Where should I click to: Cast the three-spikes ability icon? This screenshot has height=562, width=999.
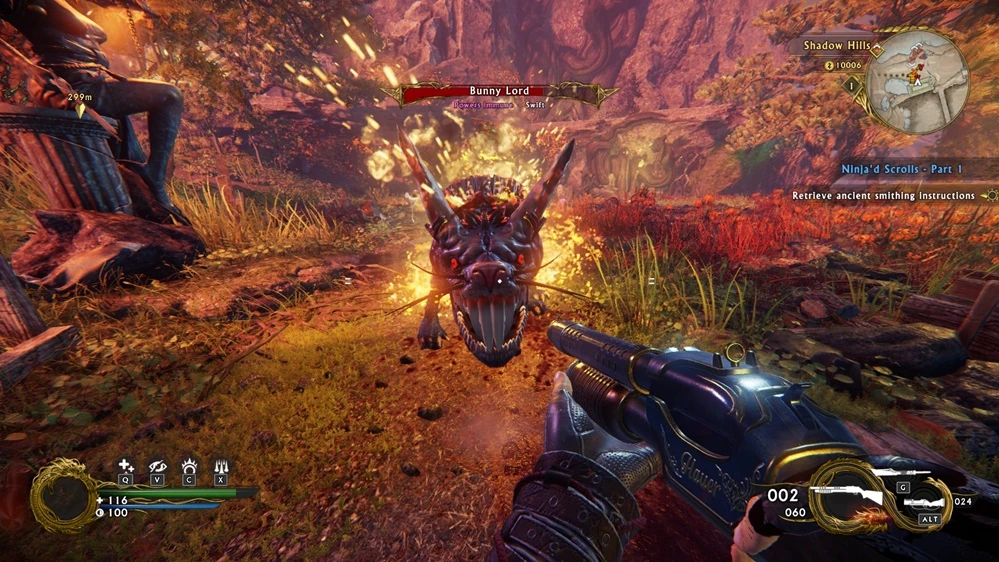(220, 466)
